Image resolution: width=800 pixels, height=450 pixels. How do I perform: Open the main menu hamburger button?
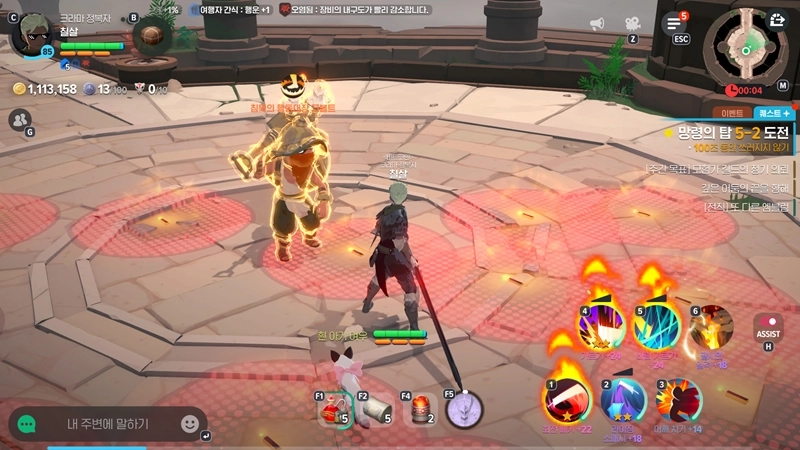pos(676,23)
